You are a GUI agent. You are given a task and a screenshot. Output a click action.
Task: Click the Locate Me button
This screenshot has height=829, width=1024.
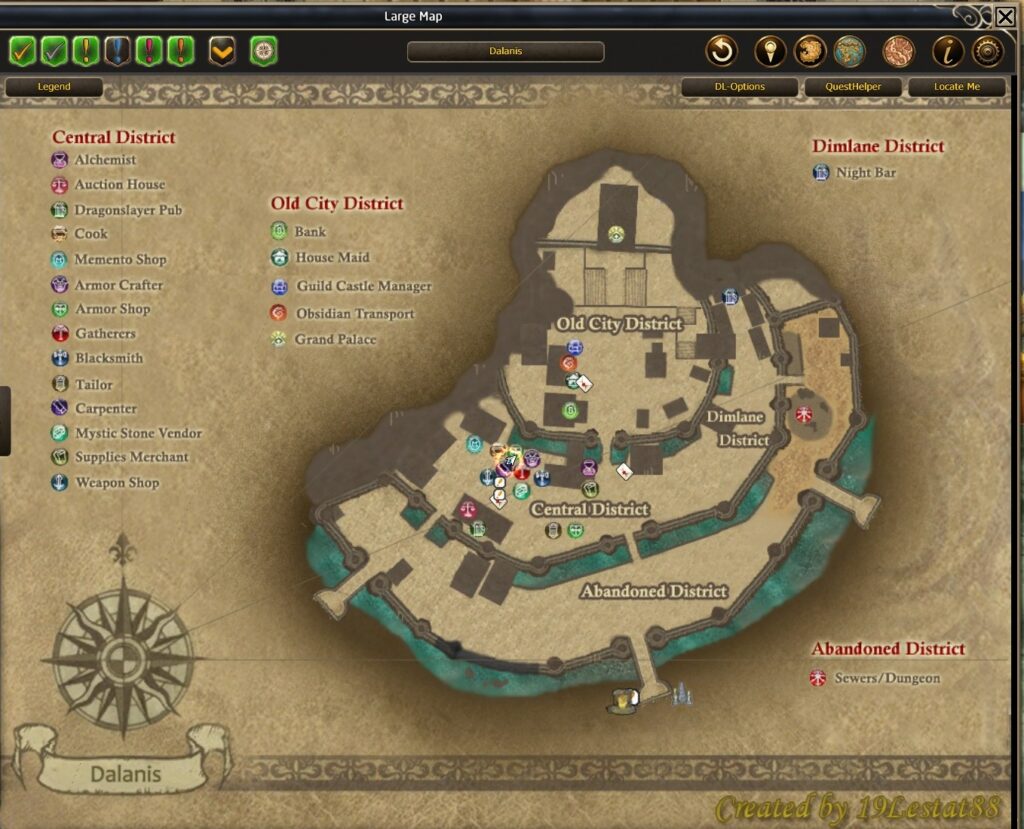957,87
